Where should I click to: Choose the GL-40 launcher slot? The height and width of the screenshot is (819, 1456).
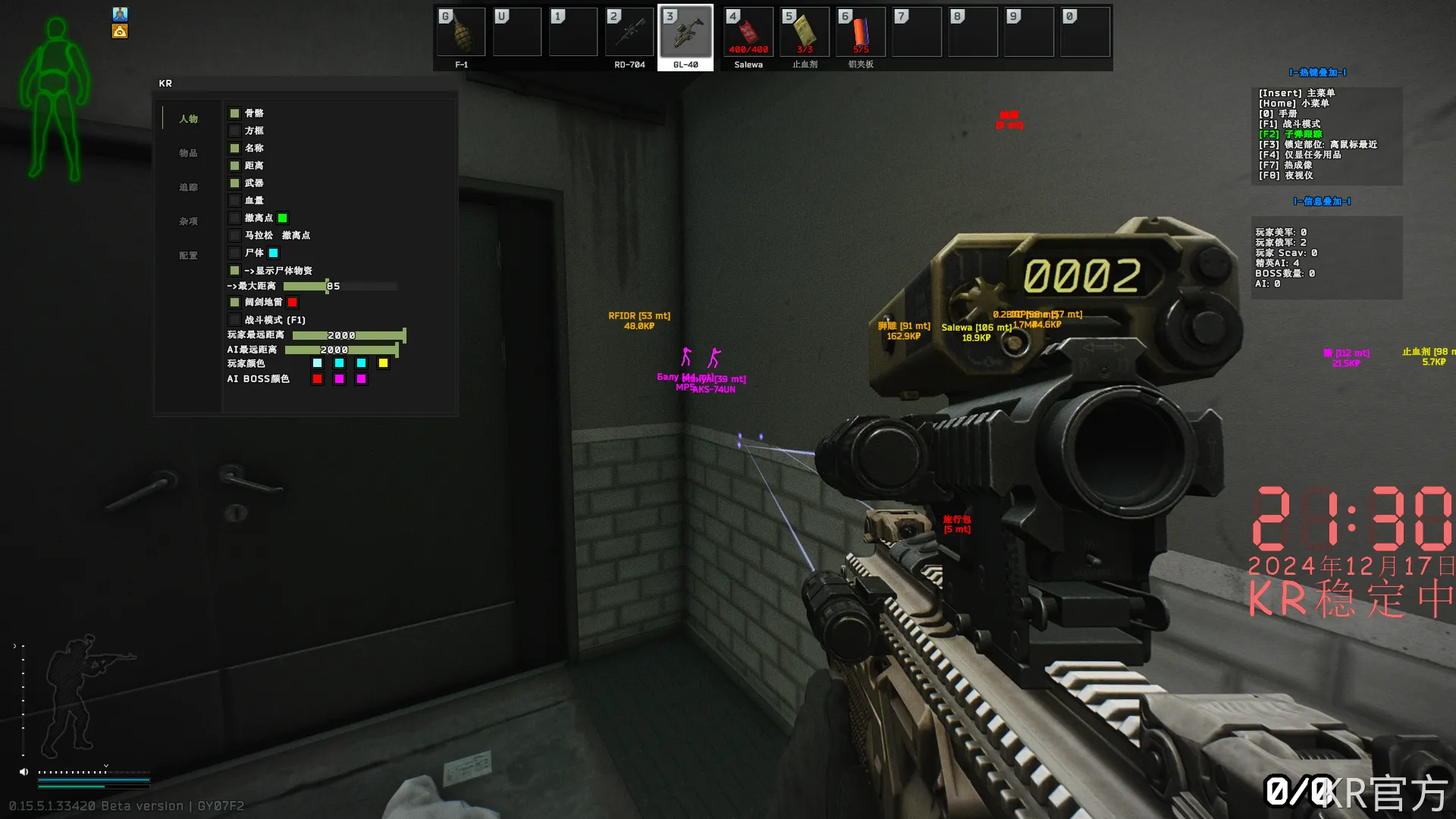pyautogui.click(x=686, y=32)
